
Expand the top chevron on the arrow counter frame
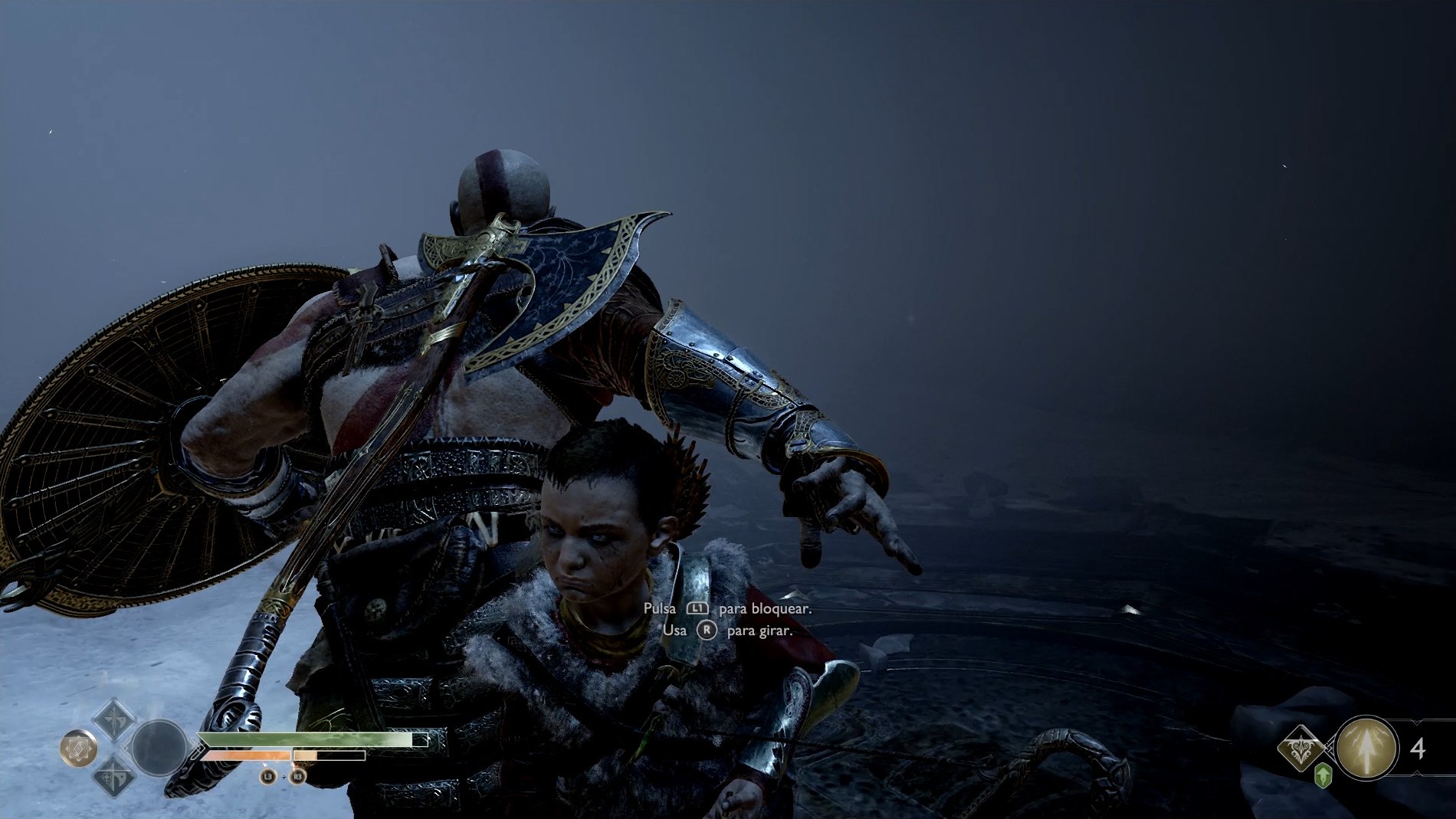[1416, 722]
